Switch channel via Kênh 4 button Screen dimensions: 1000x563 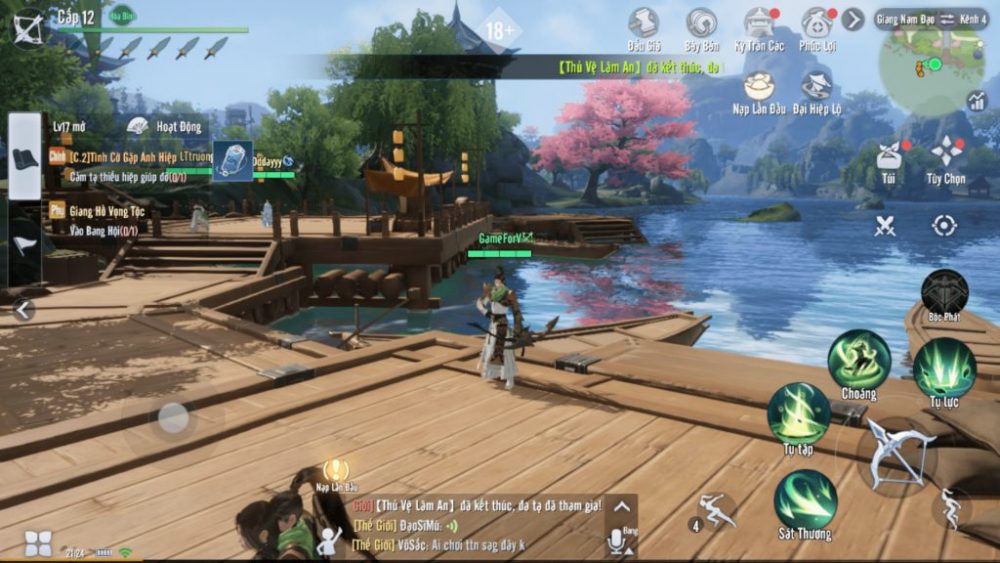(973, 19)
